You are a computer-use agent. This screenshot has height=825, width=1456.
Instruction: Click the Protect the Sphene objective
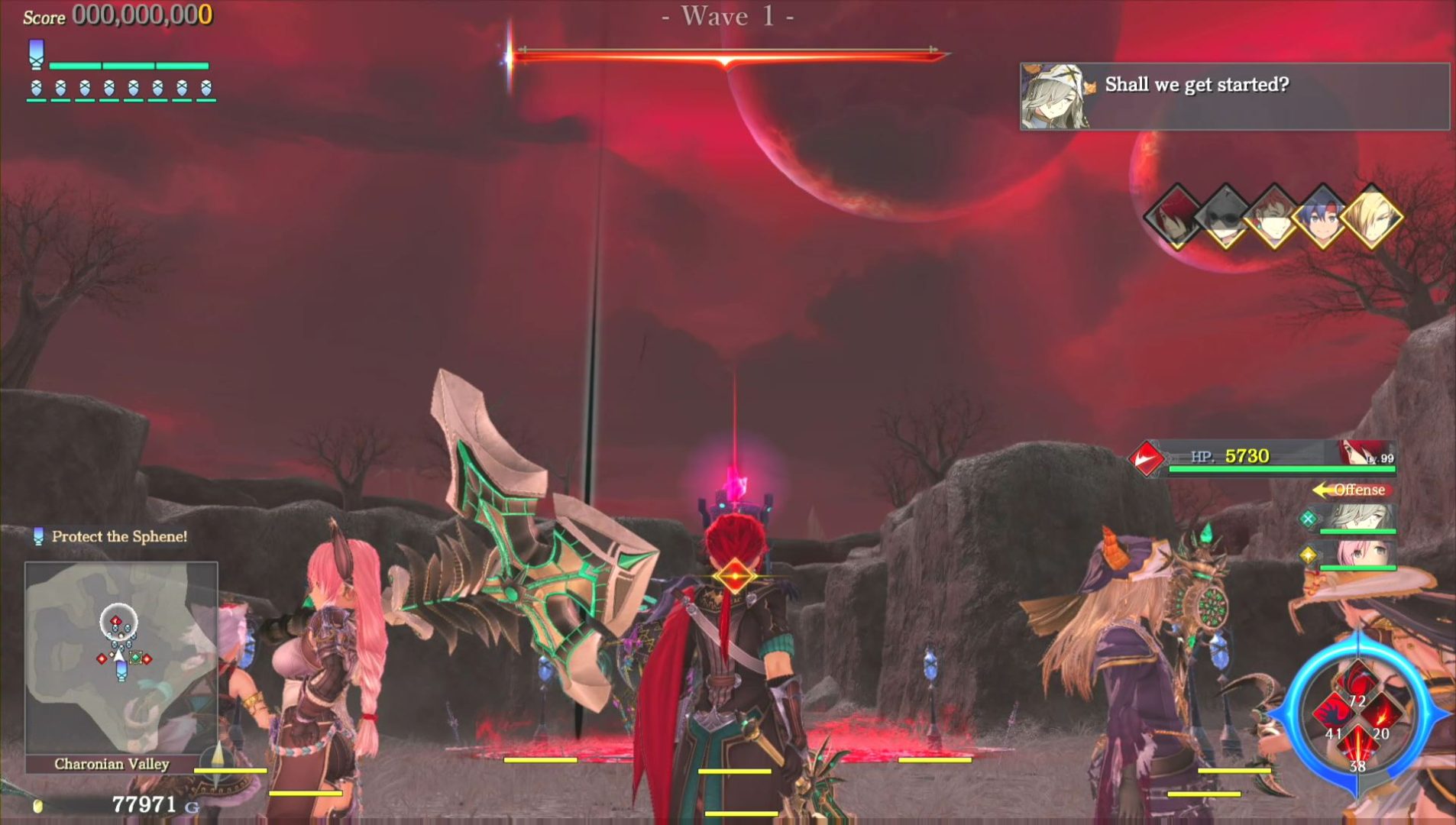pyautogui.click(x=118, y=536)
